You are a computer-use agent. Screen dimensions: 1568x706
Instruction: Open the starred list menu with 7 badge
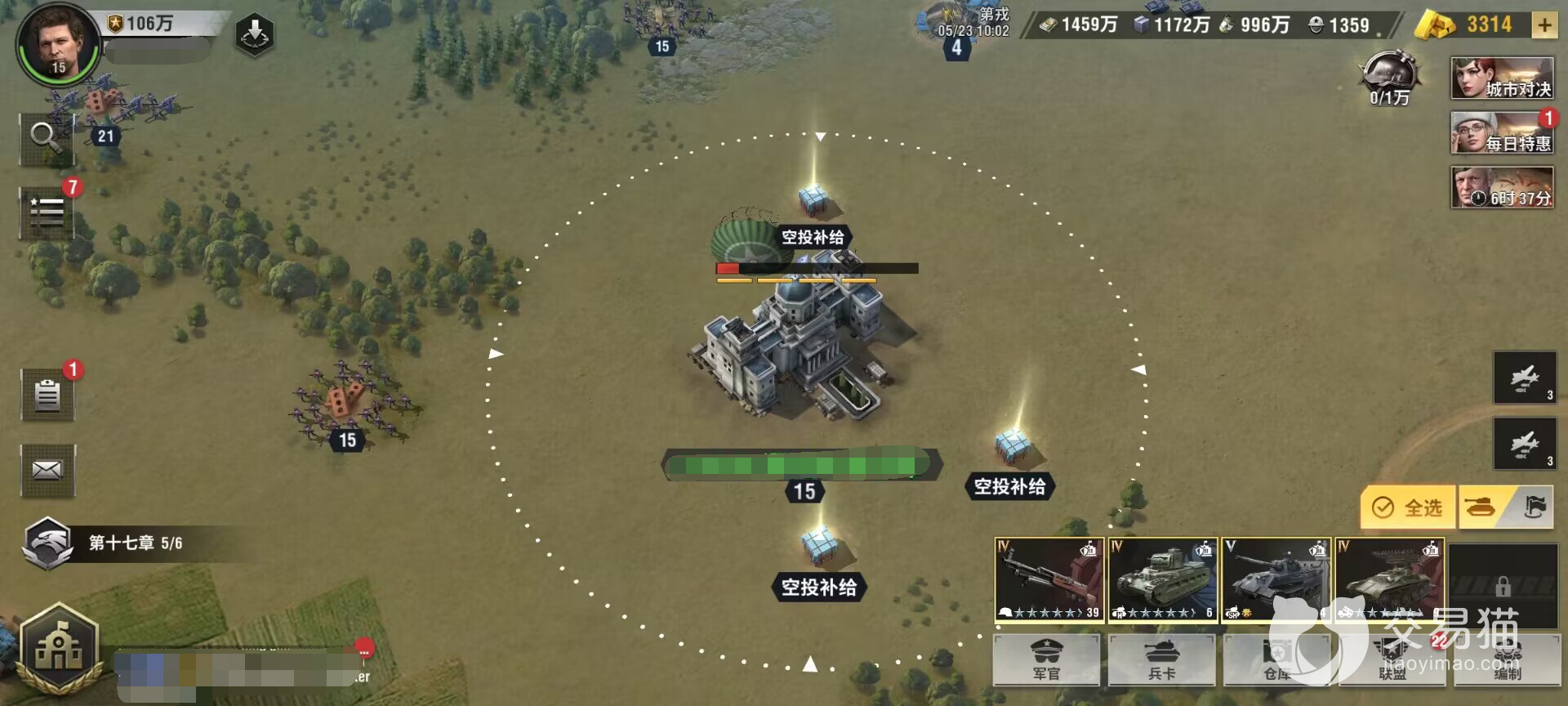point(47,212)
